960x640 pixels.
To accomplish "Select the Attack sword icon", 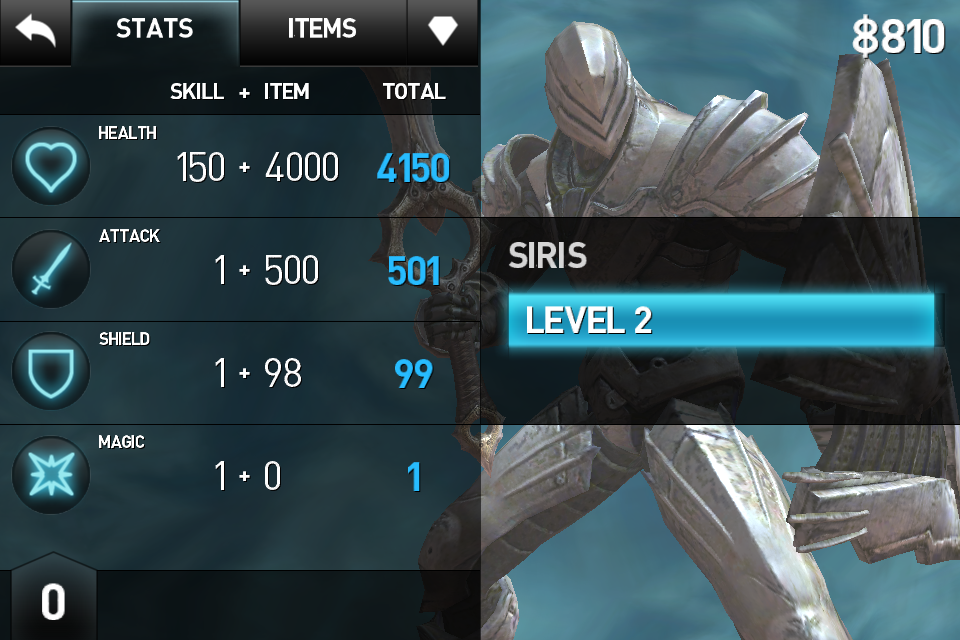I will (51, 270).
